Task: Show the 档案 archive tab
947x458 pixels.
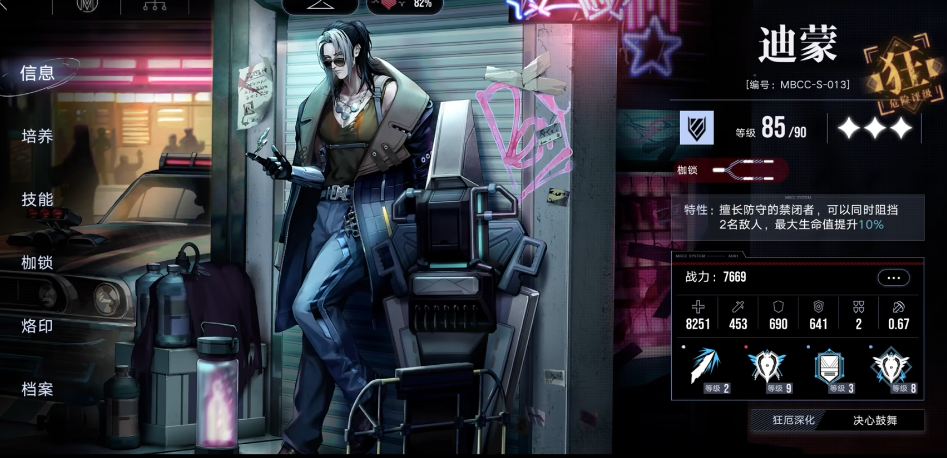Action: tap(38, 389)
